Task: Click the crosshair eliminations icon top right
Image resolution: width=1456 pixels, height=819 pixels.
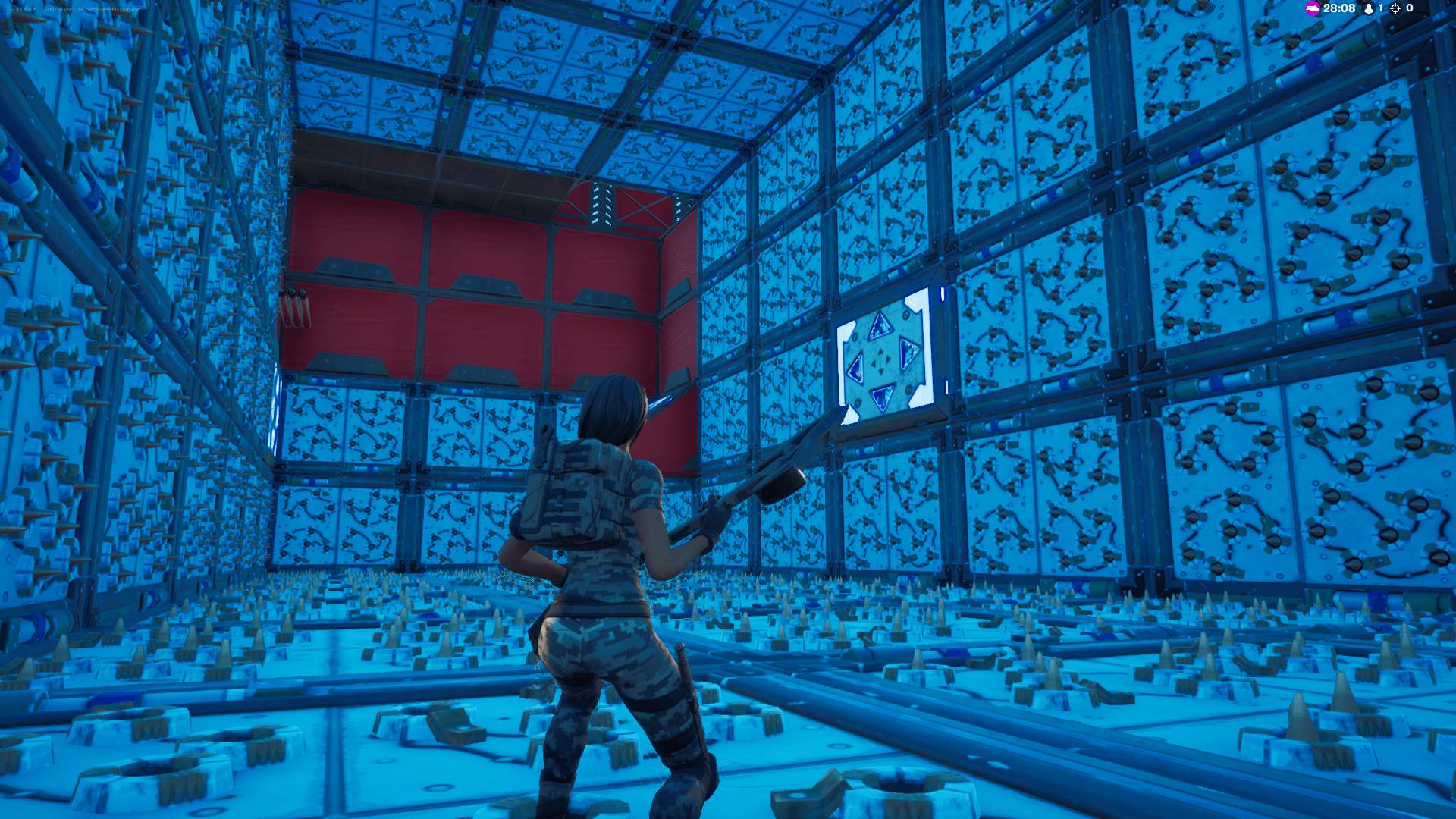Action: click(1395, 8)
